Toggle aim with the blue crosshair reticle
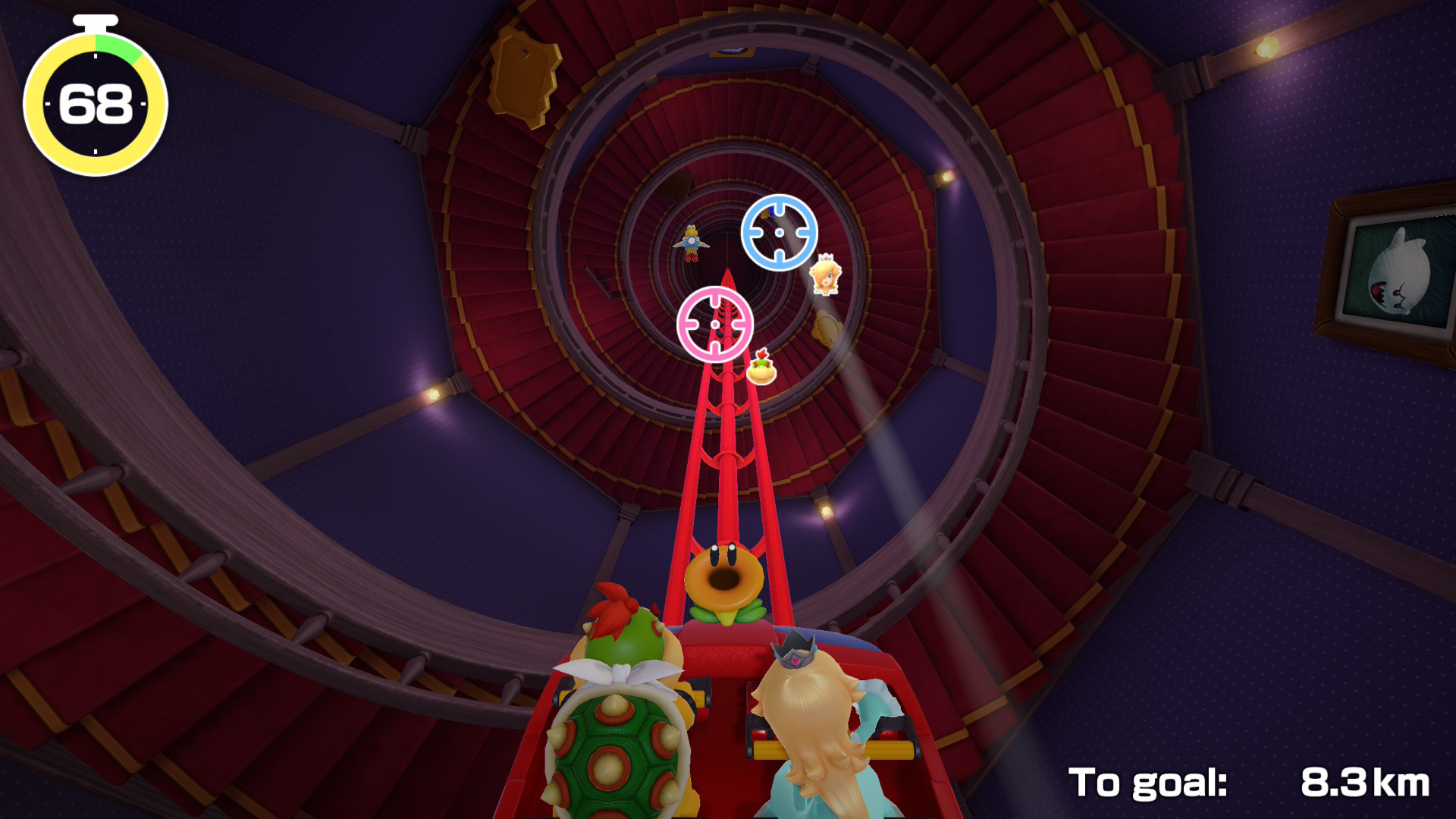Screen dimensions: 1456x819 click(779, 231)
